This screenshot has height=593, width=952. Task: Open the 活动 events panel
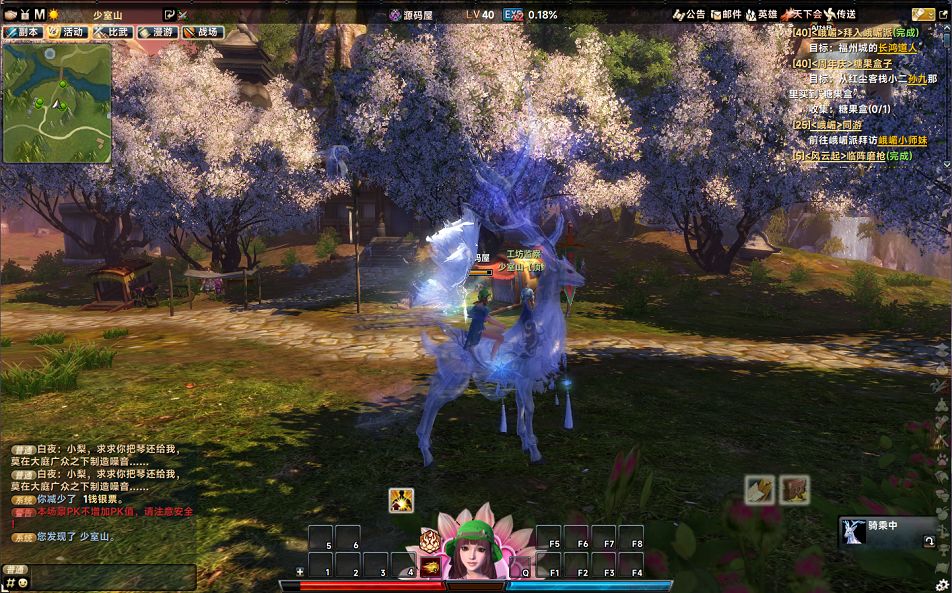[67, 32]
